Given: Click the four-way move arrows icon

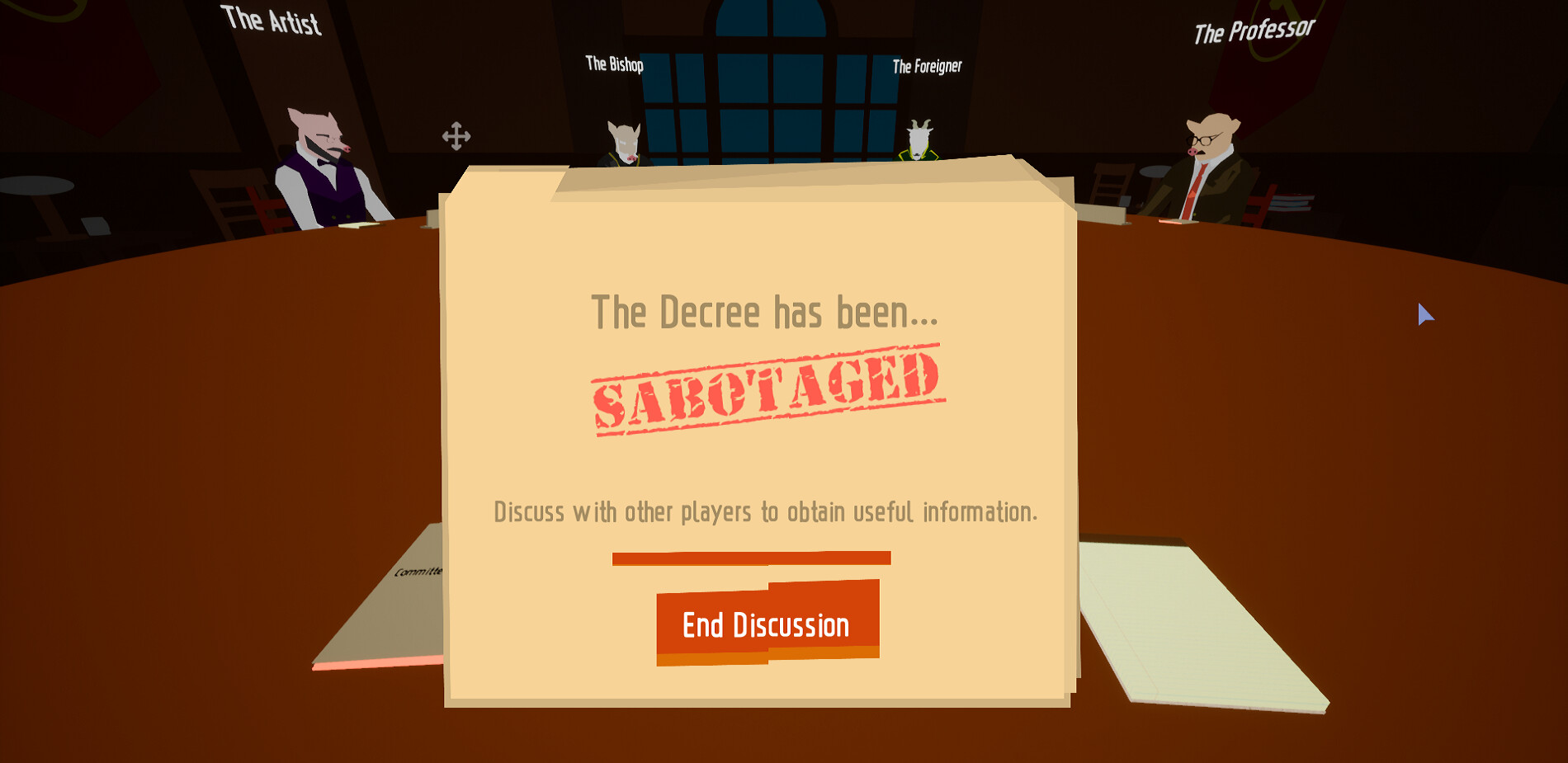Looking at the screenshot, I should 456,135.
